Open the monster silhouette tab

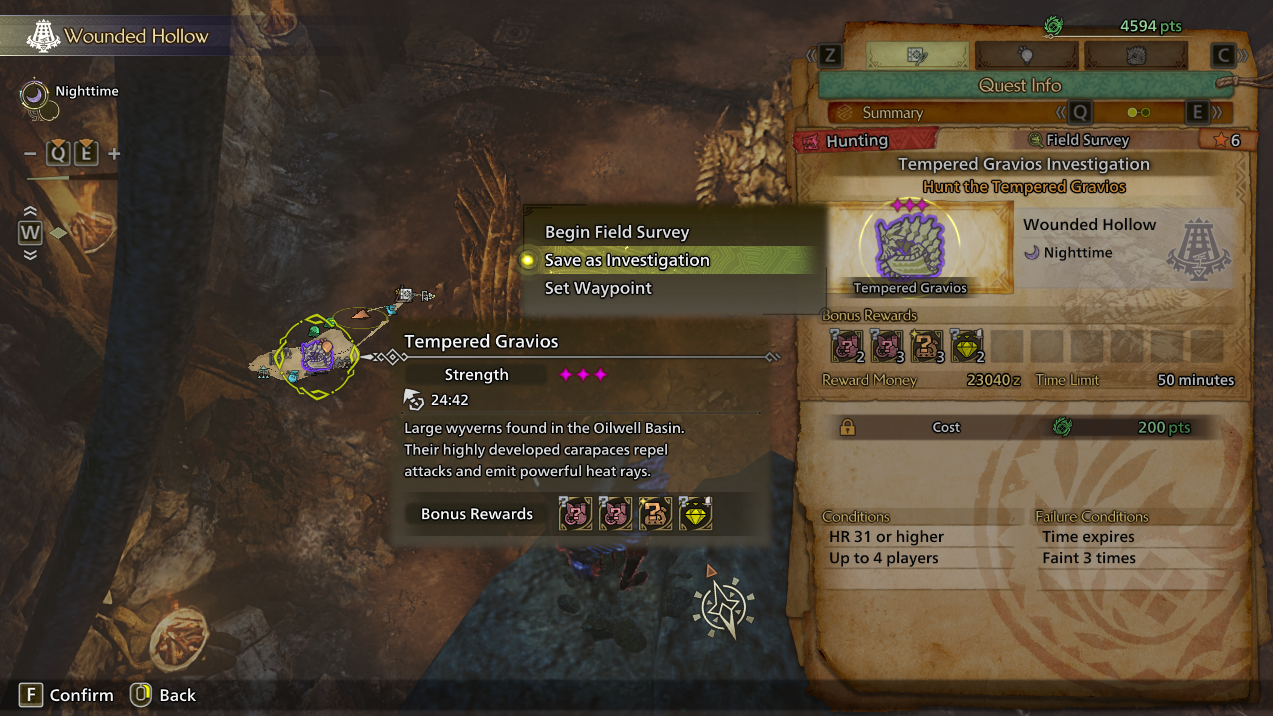pos(1135,54)
